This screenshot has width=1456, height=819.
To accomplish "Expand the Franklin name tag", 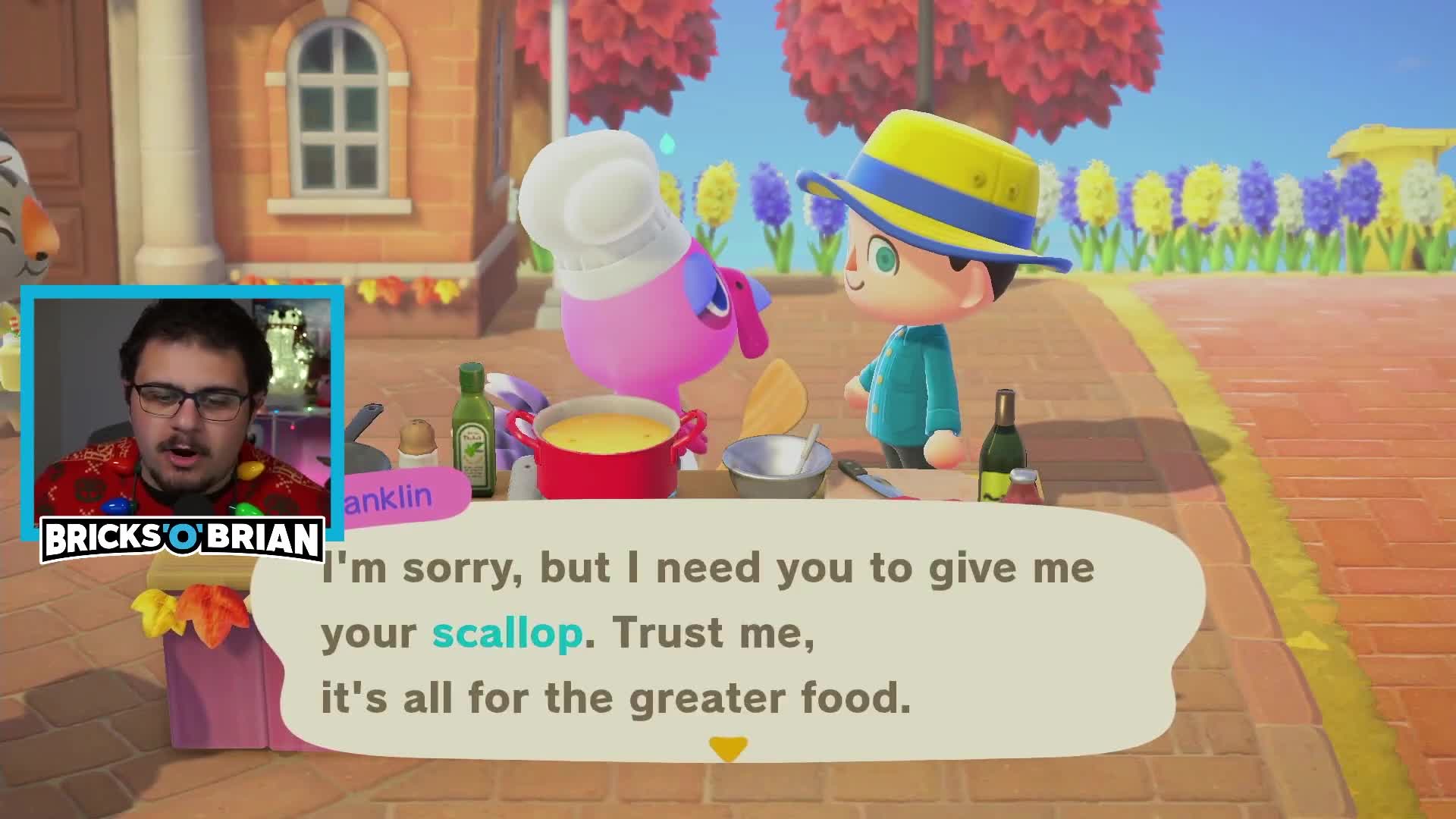I will (x=398, y=497).
